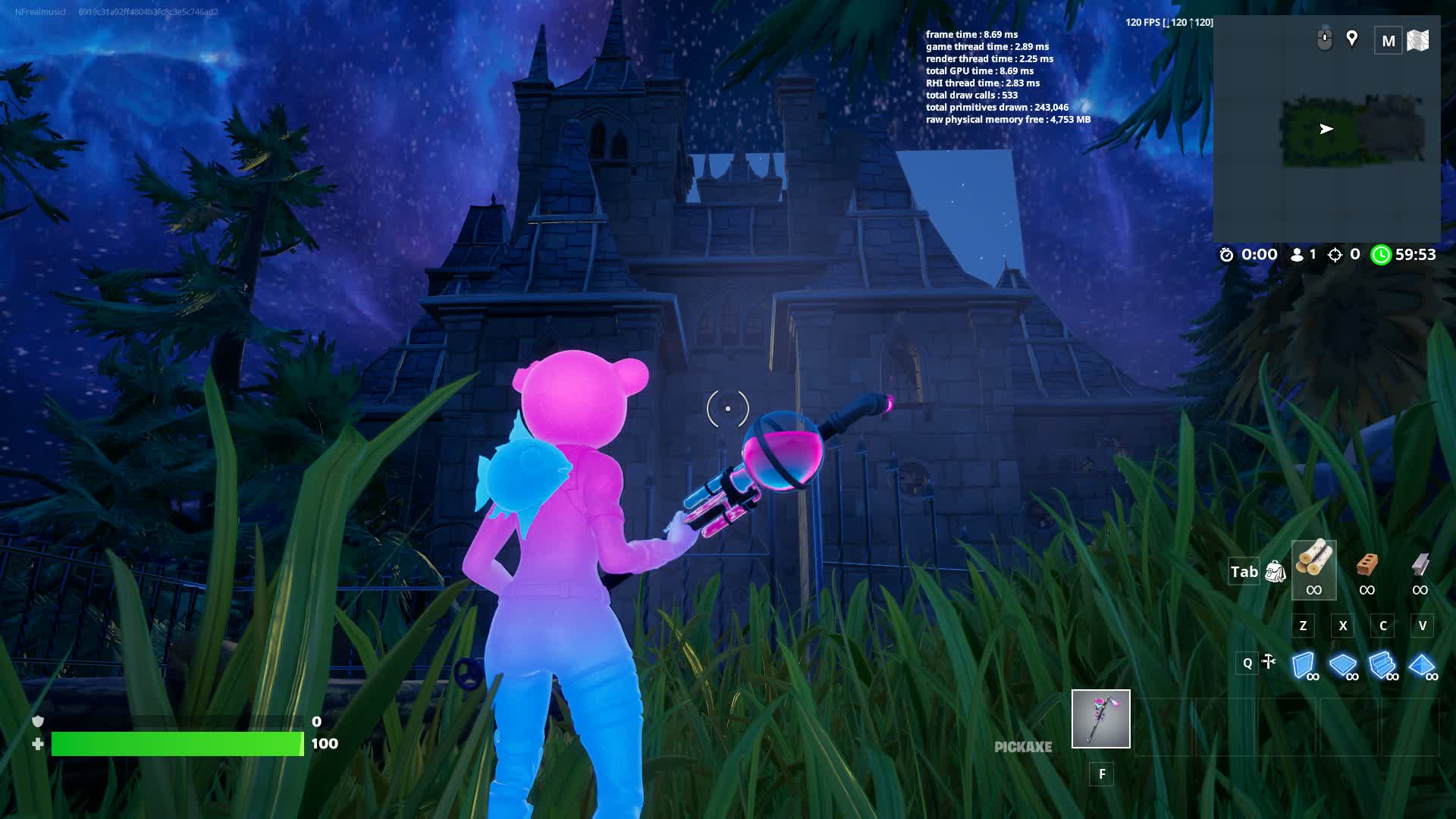
Task: Select the metal building material
Action: tap(1420, 570)
